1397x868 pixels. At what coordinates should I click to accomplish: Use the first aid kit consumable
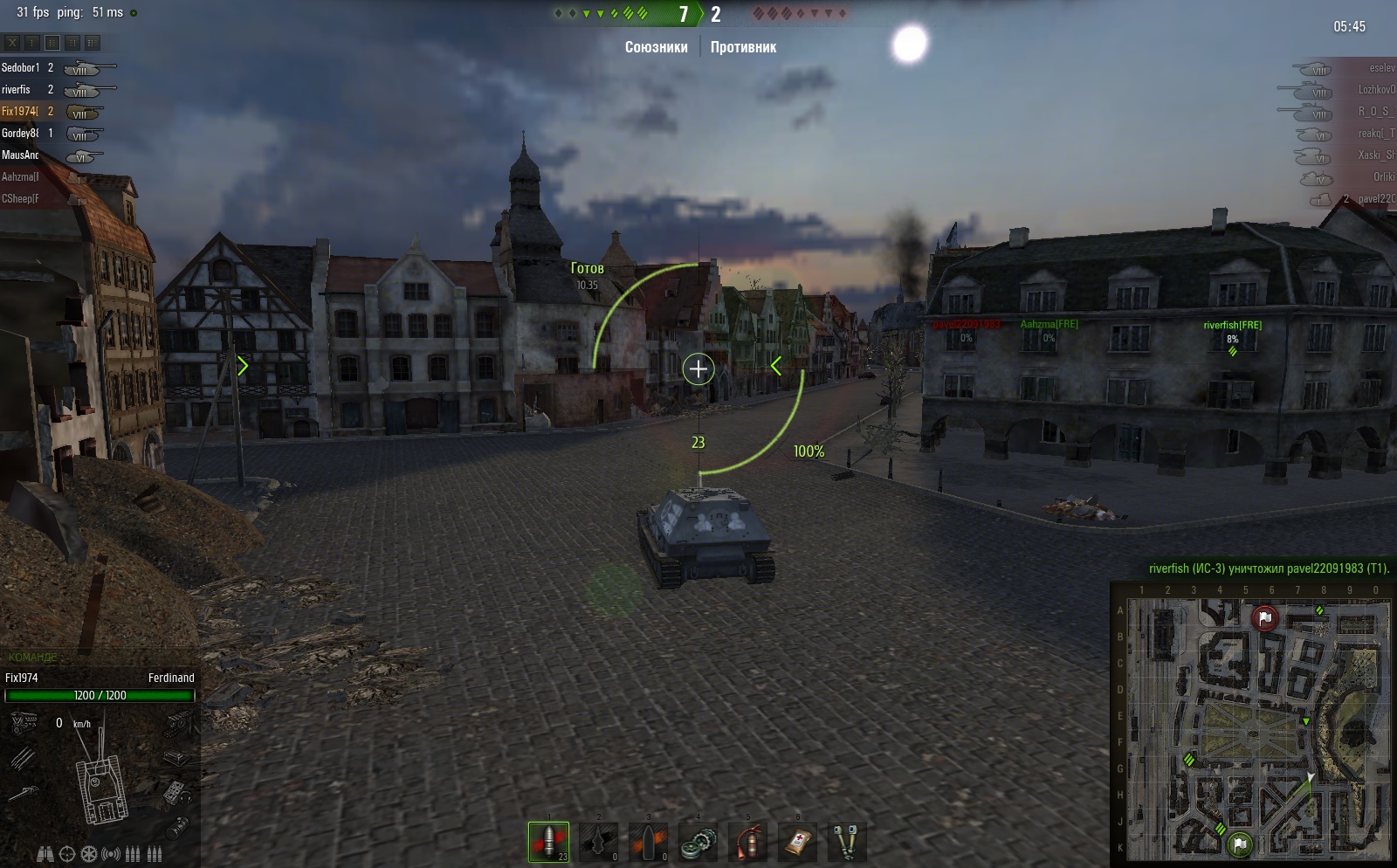tap(797, 842)
